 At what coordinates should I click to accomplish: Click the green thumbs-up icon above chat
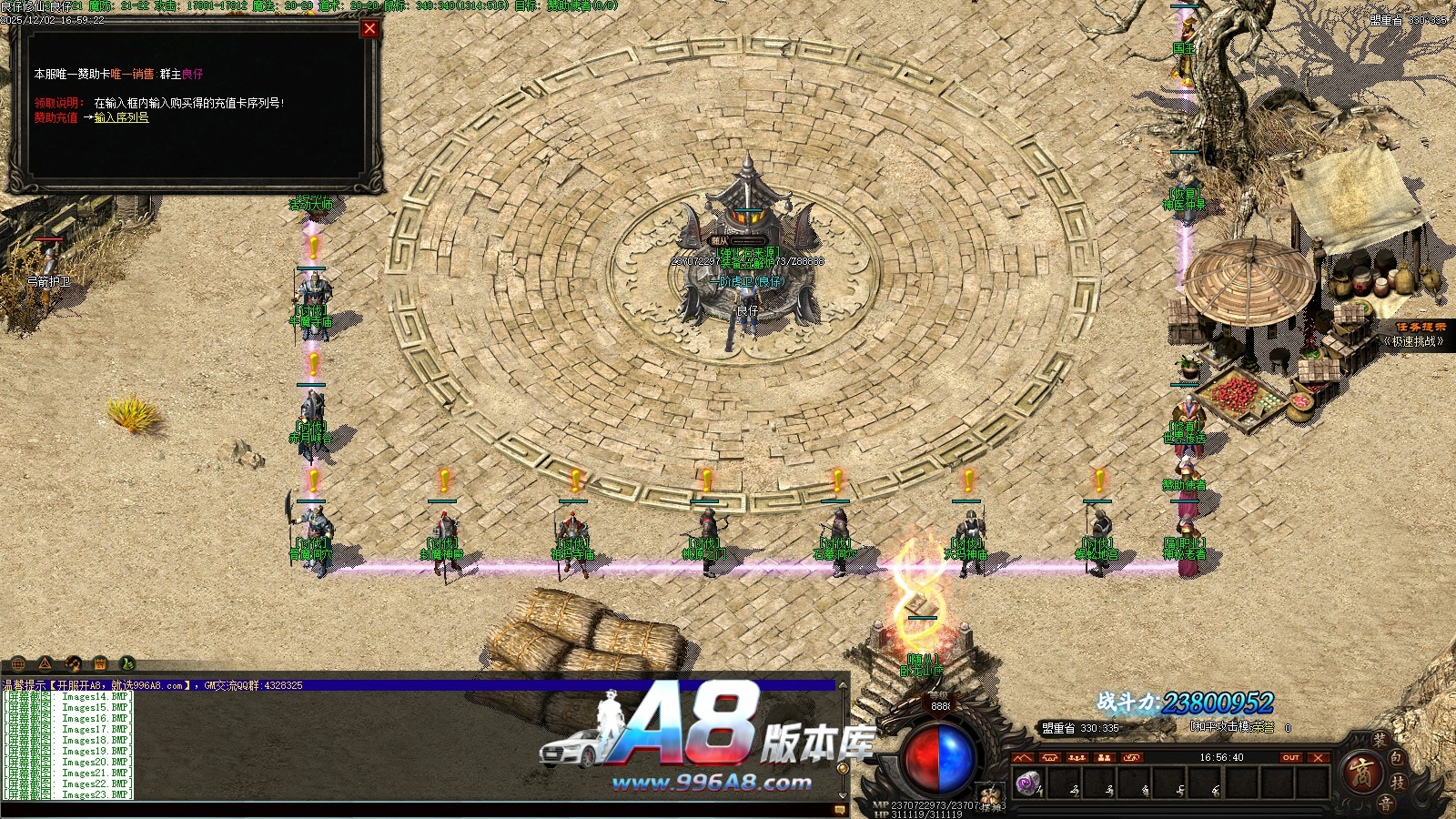point(127,663)
